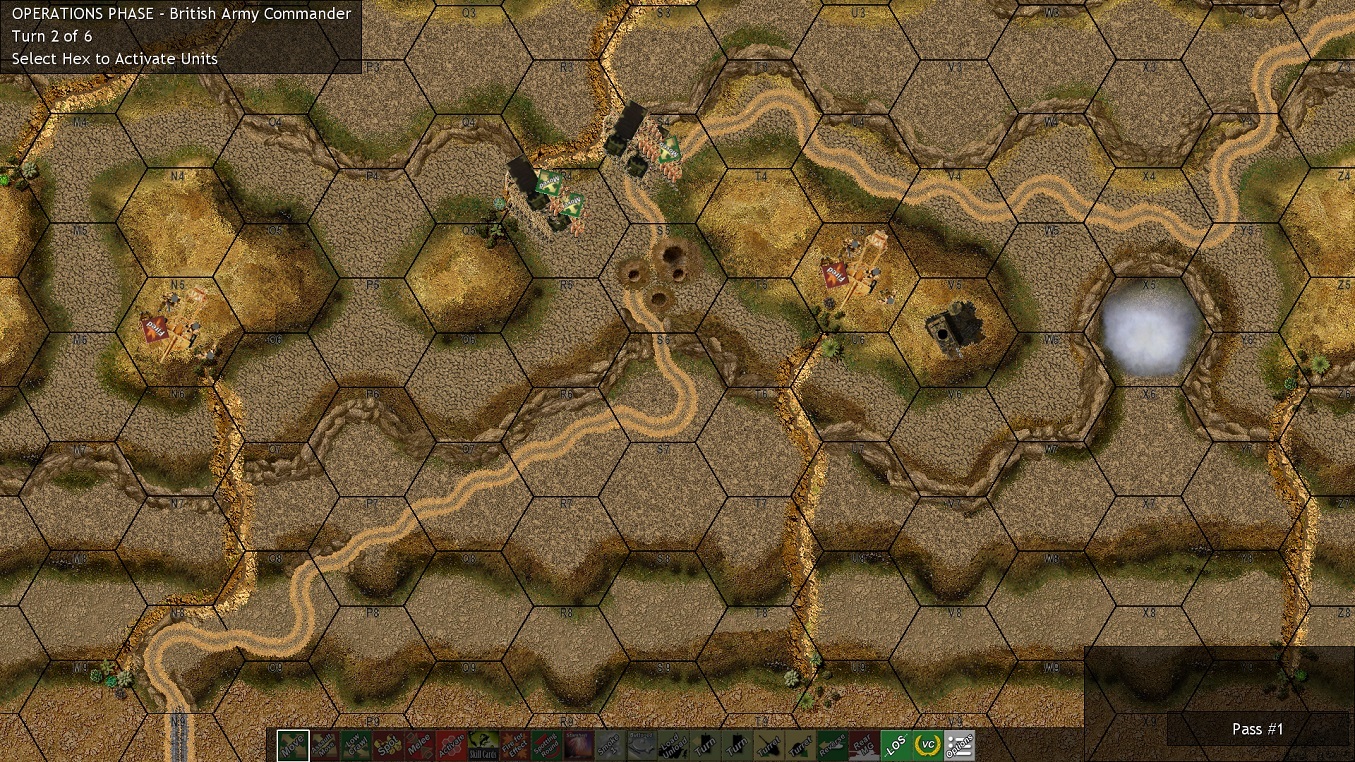Select the Melee command
Viewport: 1355px width, 762px height.
point(419,745)
